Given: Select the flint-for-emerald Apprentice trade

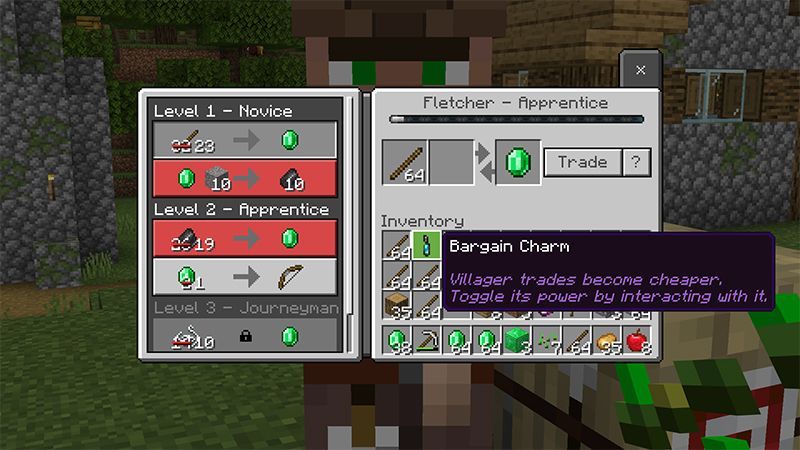Looking at the screenshot, I should click(244, 238).
